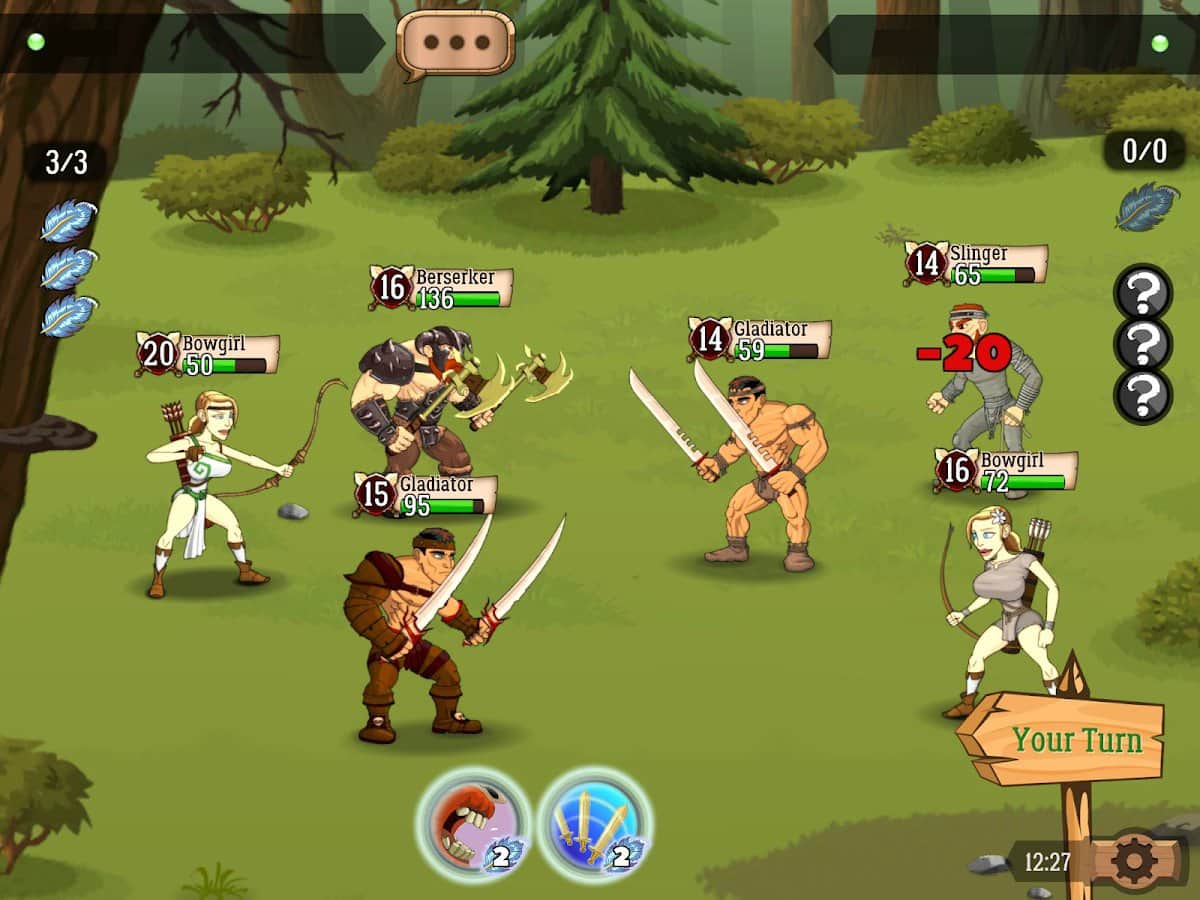1200x900 pixels.
Task: Open the chat speech bubble
Action: pyautogui.click(x=455, y=44)
